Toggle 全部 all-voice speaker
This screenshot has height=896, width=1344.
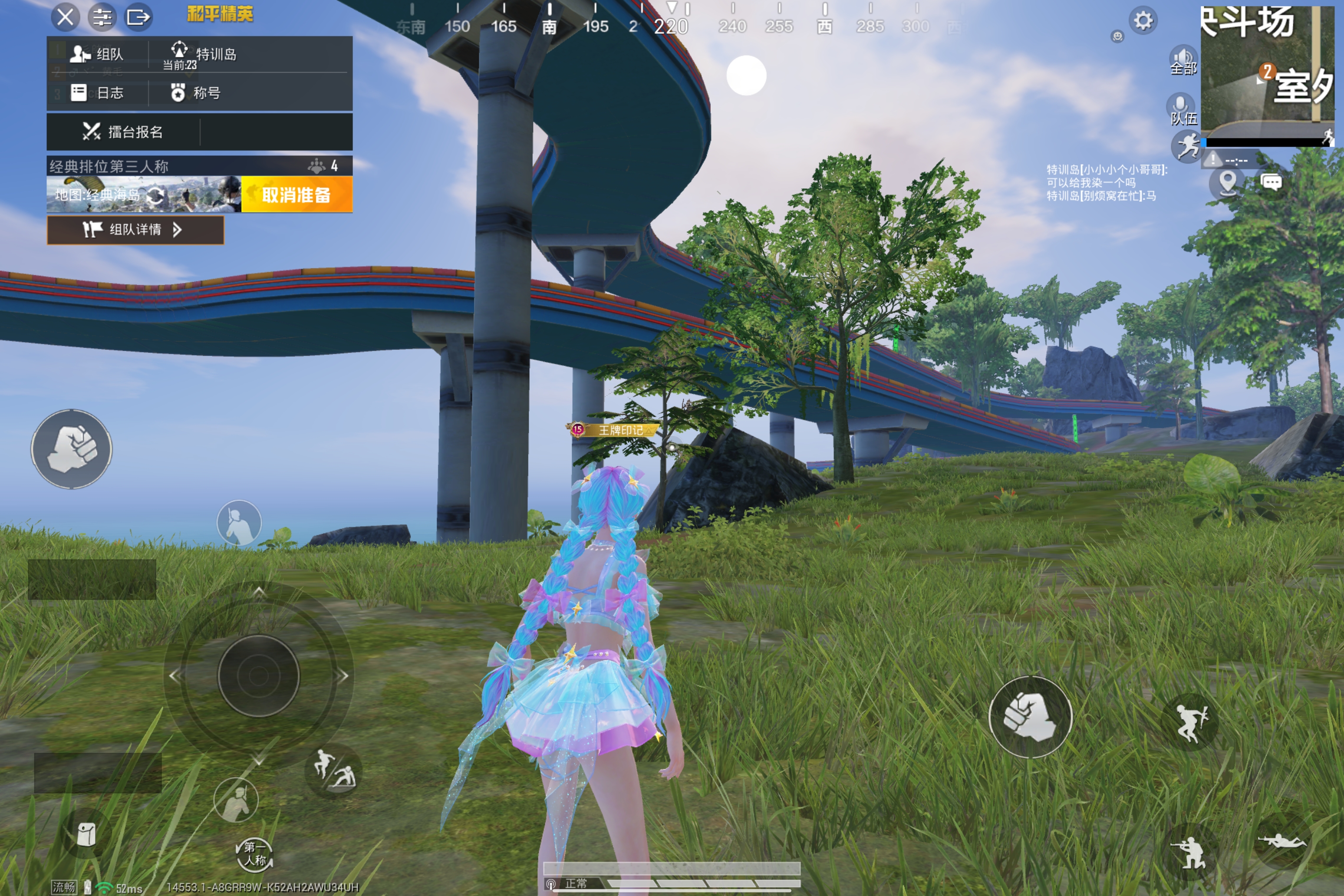point(1183,61)
